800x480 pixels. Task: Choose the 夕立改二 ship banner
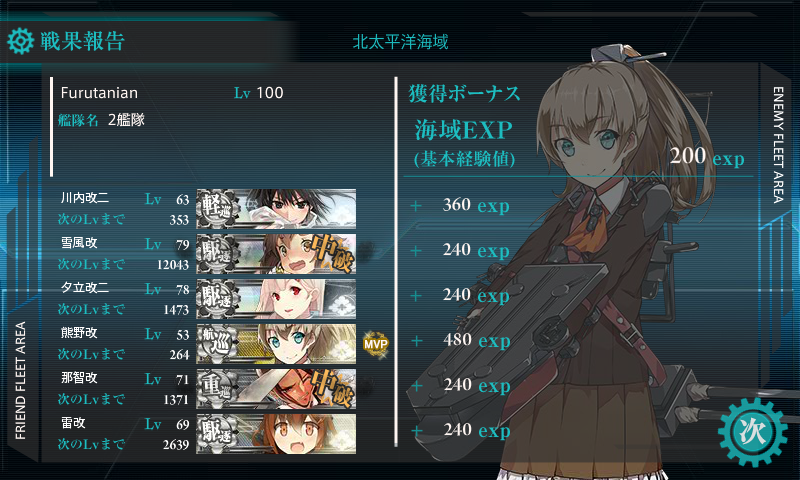[276, 297]
